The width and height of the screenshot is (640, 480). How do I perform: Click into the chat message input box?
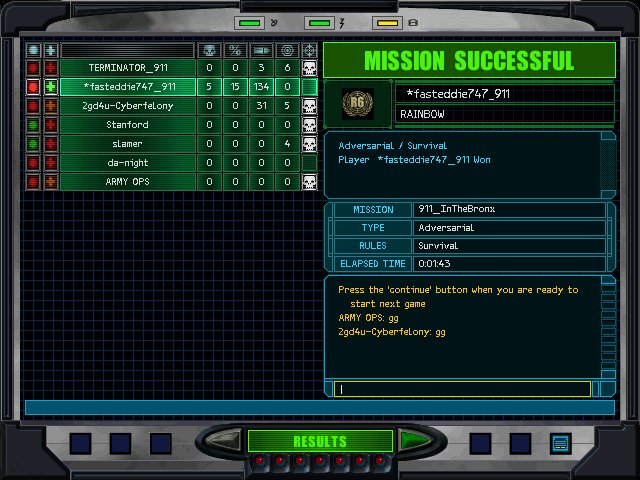(465, 389)
